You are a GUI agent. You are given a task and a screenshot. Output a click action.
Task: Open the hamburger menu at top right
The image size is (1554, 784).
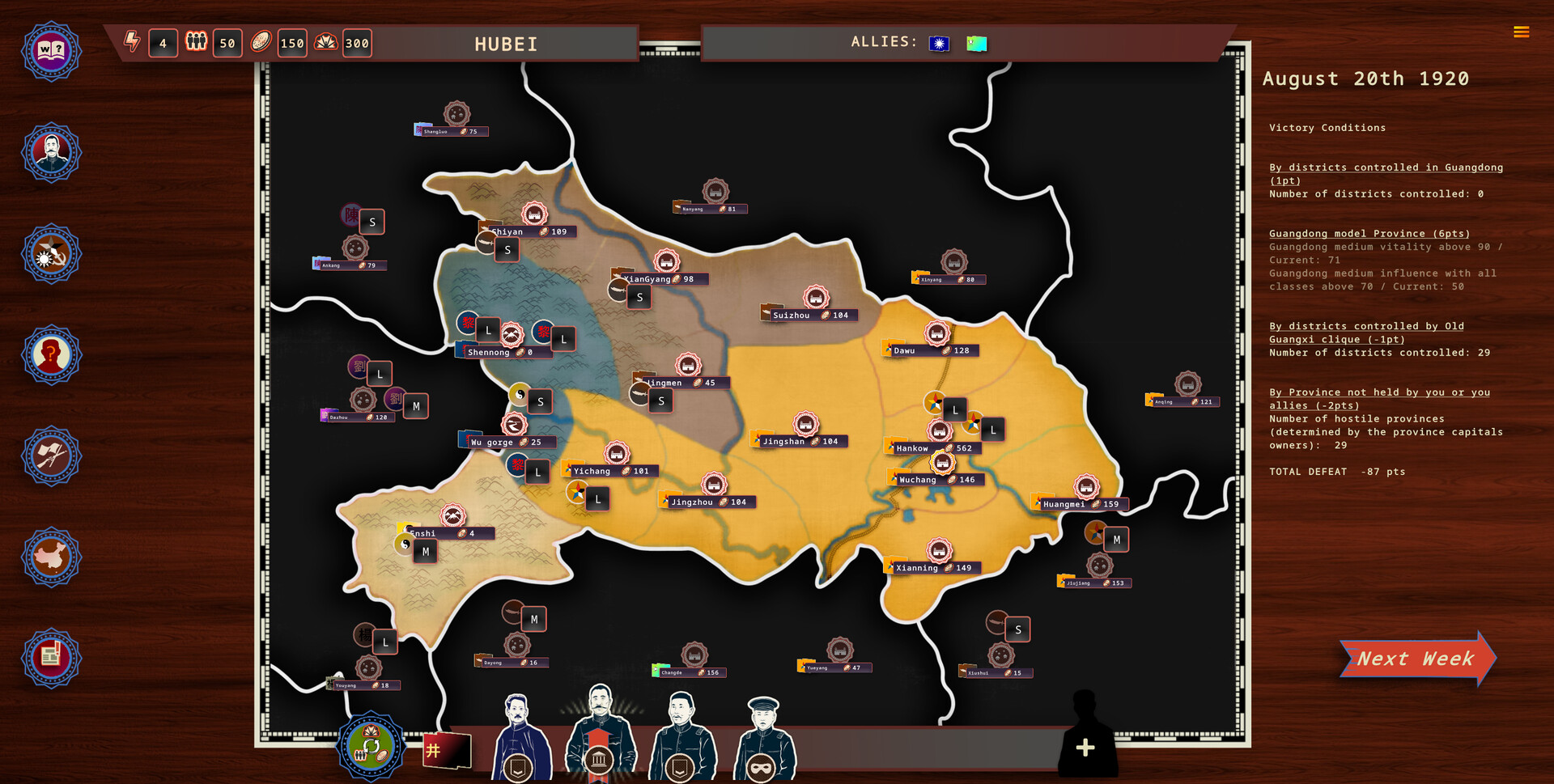point(1521,32)
